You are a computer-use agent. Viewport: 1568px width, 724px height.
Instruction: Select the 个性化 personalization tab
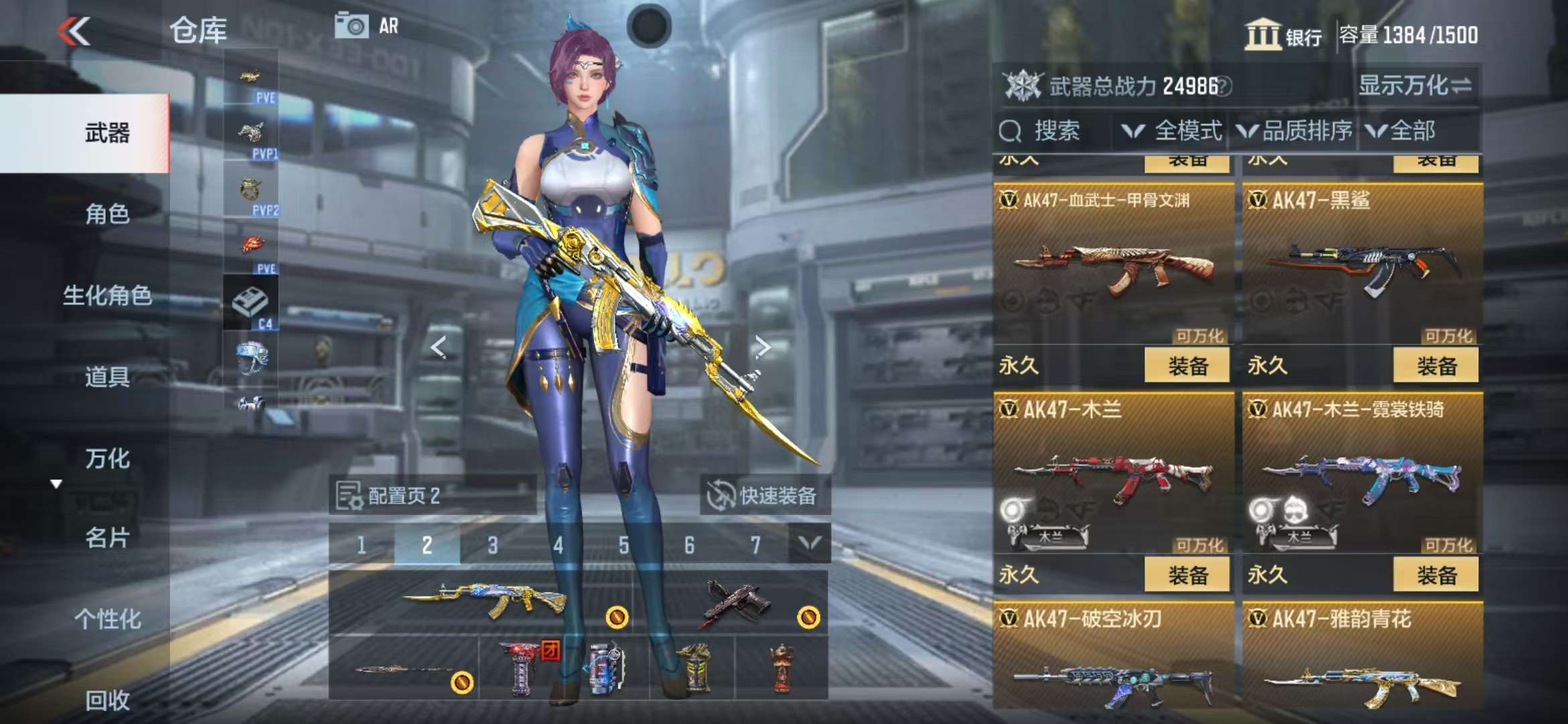(x=107, y=619)
